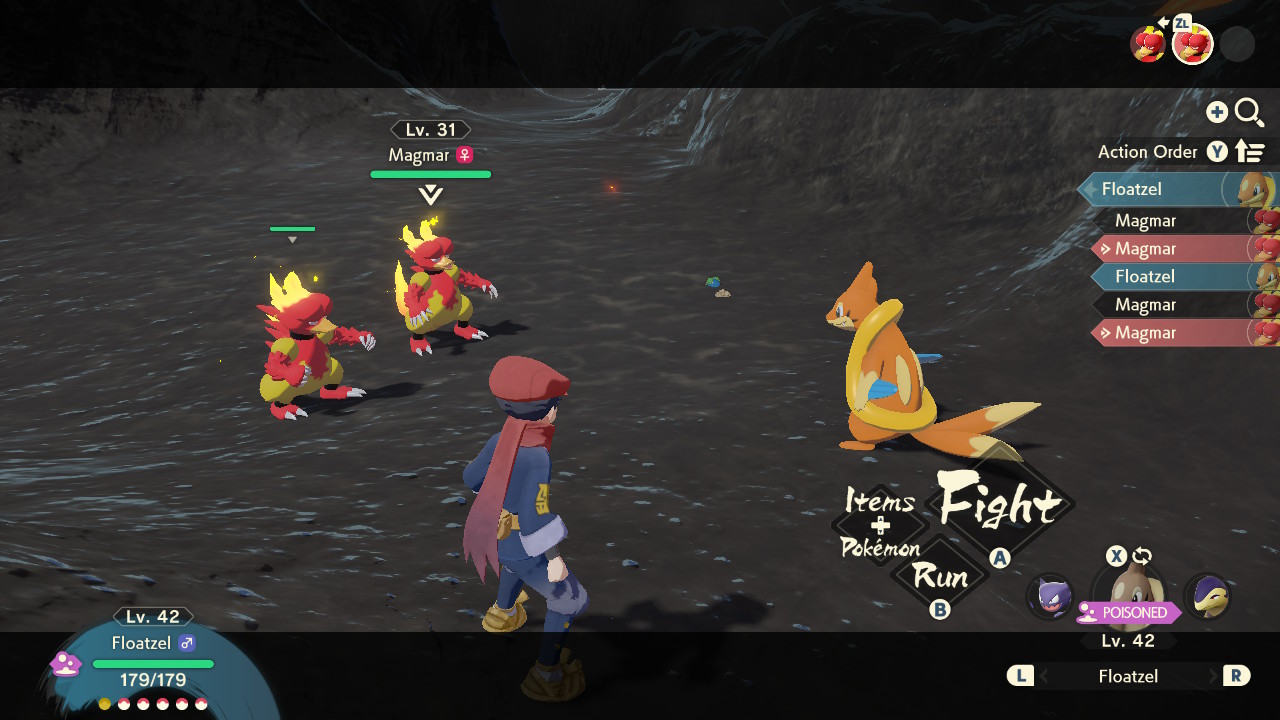Select the highlighted Magmar target portrait

pyautogui.click(x=1192, y=44)
